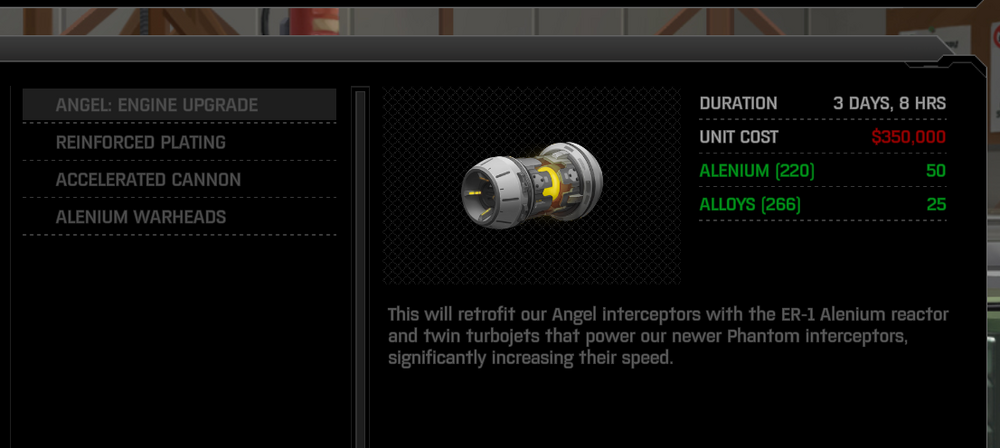Click the engine upgrade preview image
Viewport: 1000px width, 448px height.
pyautogui.click(x=531, y=186)
